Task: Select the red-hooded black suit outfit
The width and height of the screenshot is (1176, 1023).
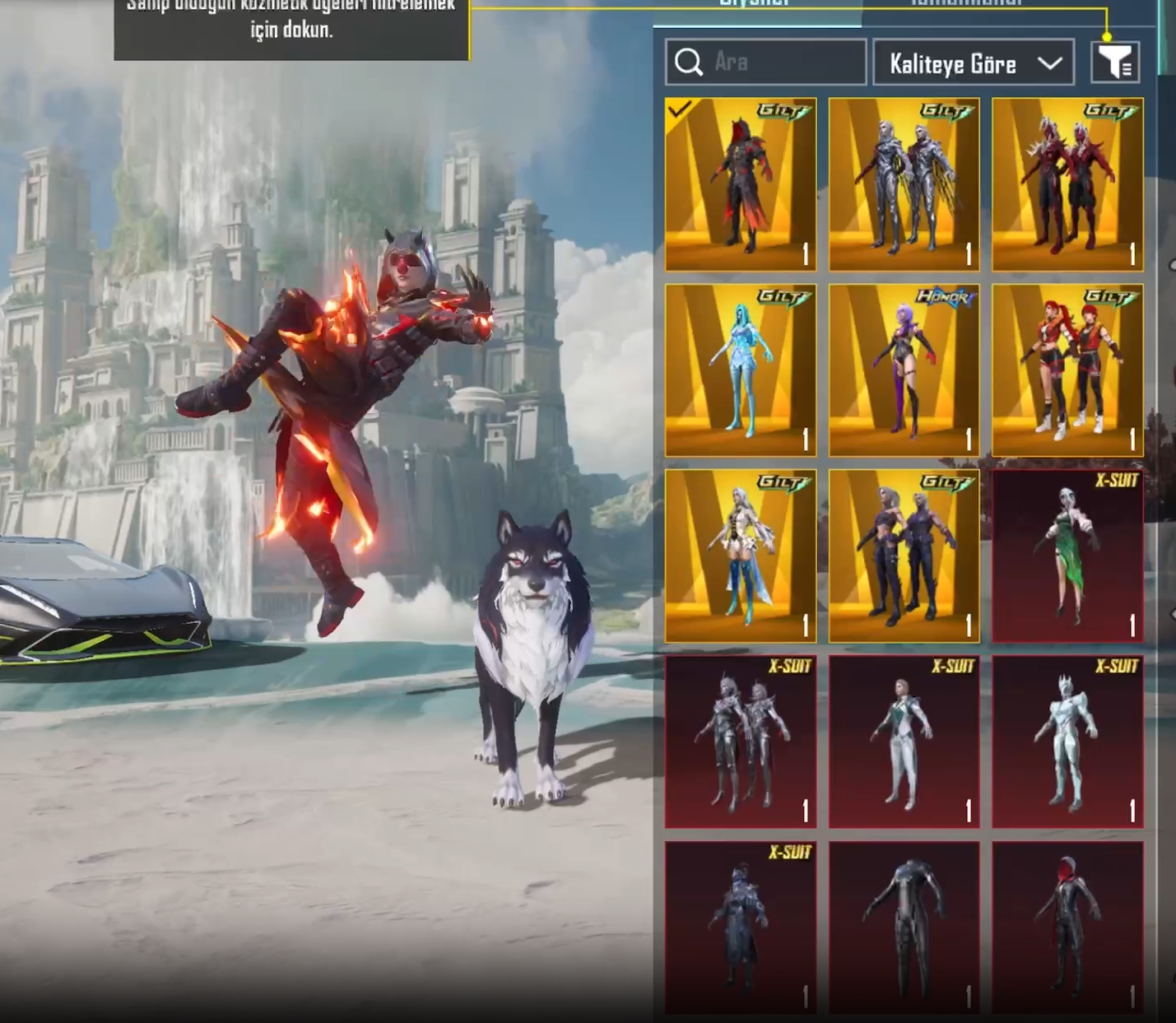Action: click(1067, 926)
